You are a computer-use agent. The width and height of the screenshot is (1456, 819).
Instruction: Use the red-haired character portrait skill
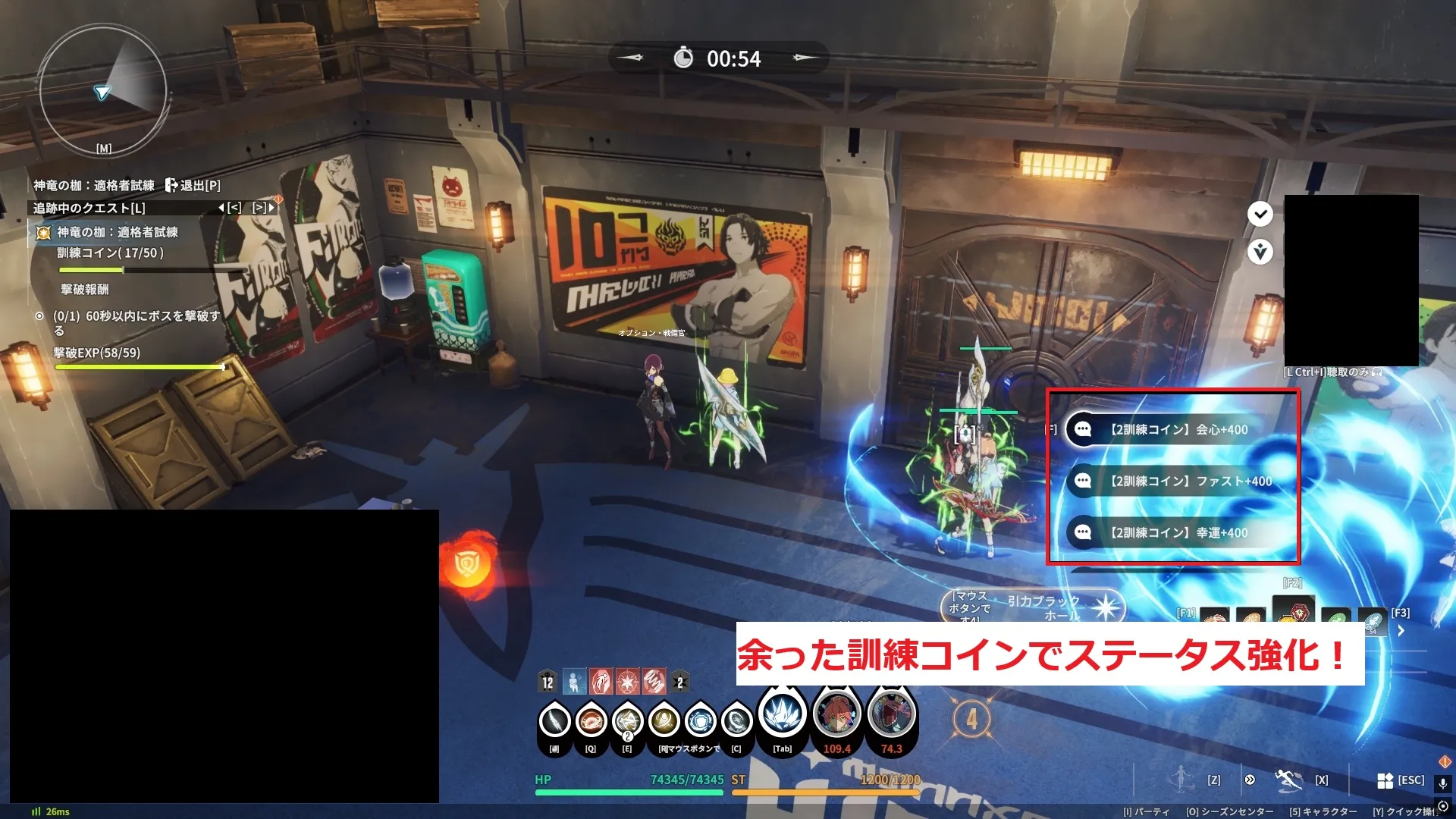pyautogui.click(x=836, y=714)
